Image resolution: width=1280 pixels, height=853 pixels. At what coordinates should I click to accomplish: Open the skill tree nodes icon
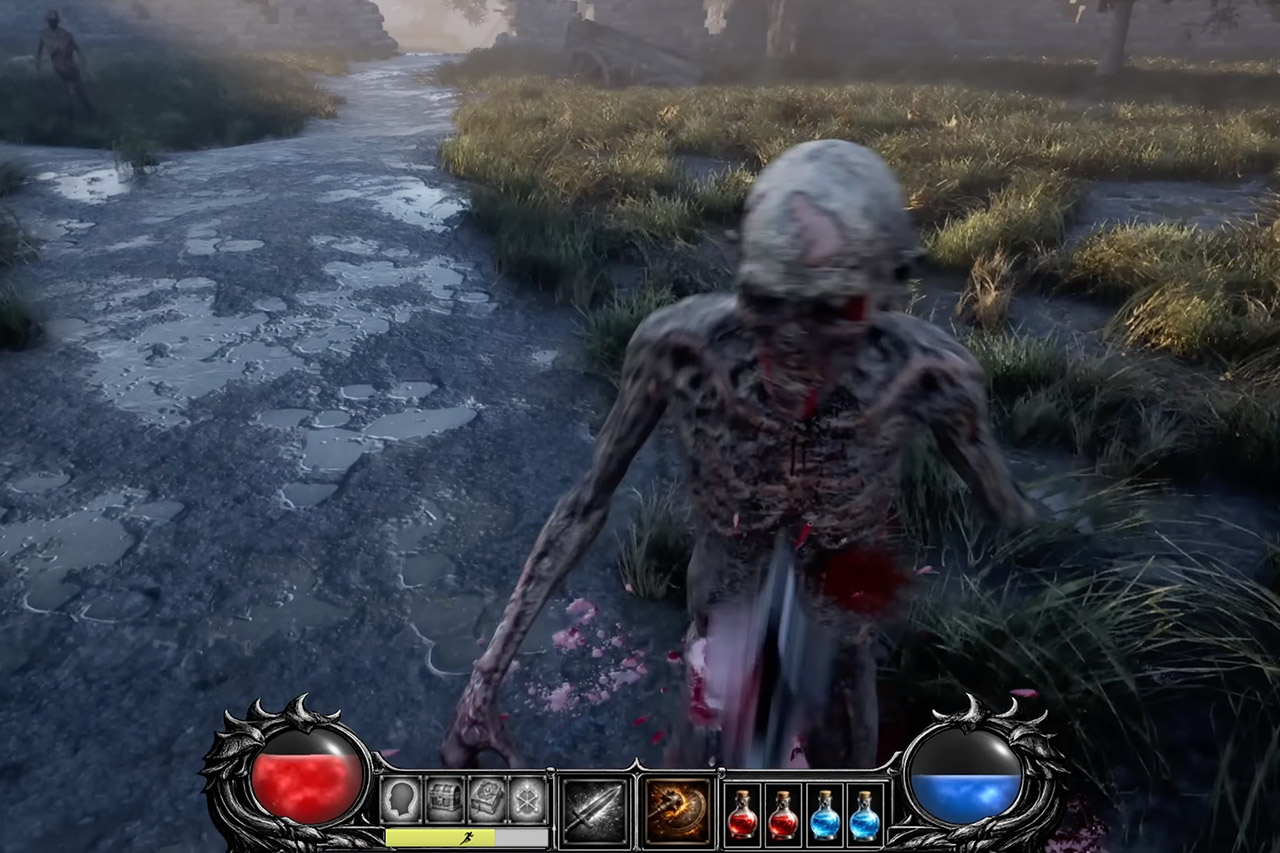tap(528, 799)
